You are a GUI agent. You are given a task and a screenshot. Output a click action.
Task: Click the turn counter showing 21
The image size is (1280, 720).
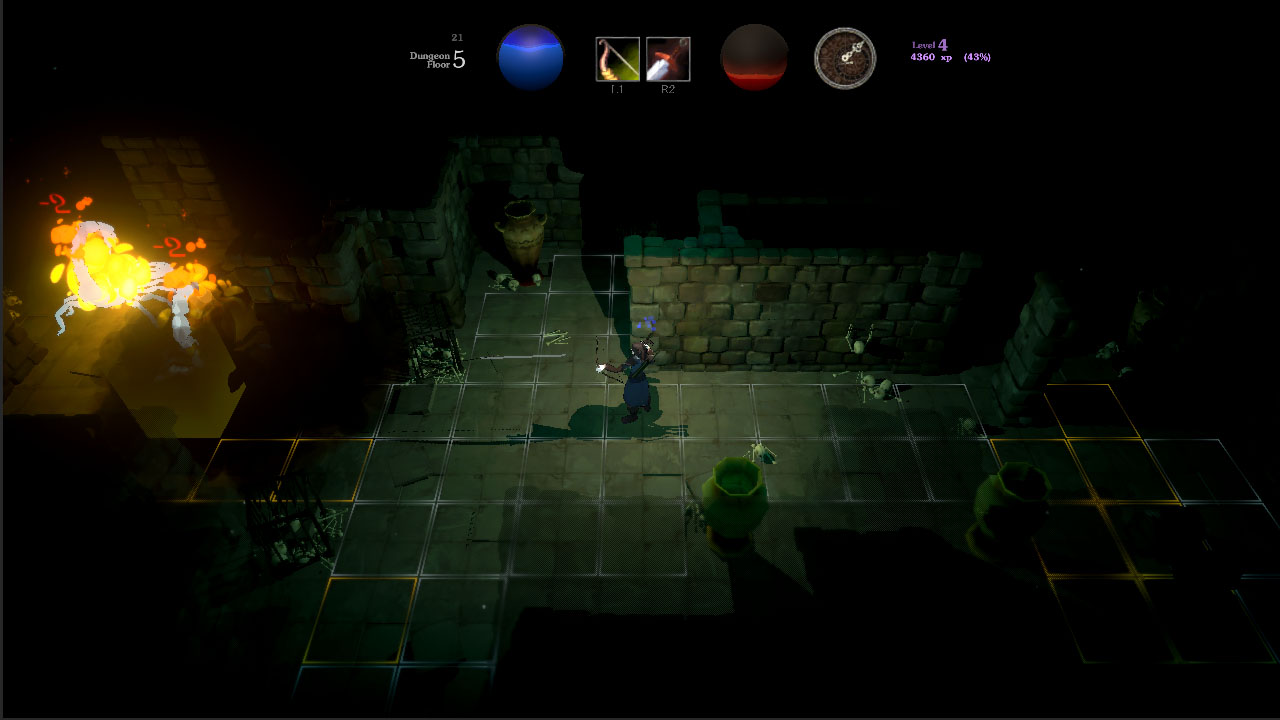pyautogui.click(x=455, y=35)
